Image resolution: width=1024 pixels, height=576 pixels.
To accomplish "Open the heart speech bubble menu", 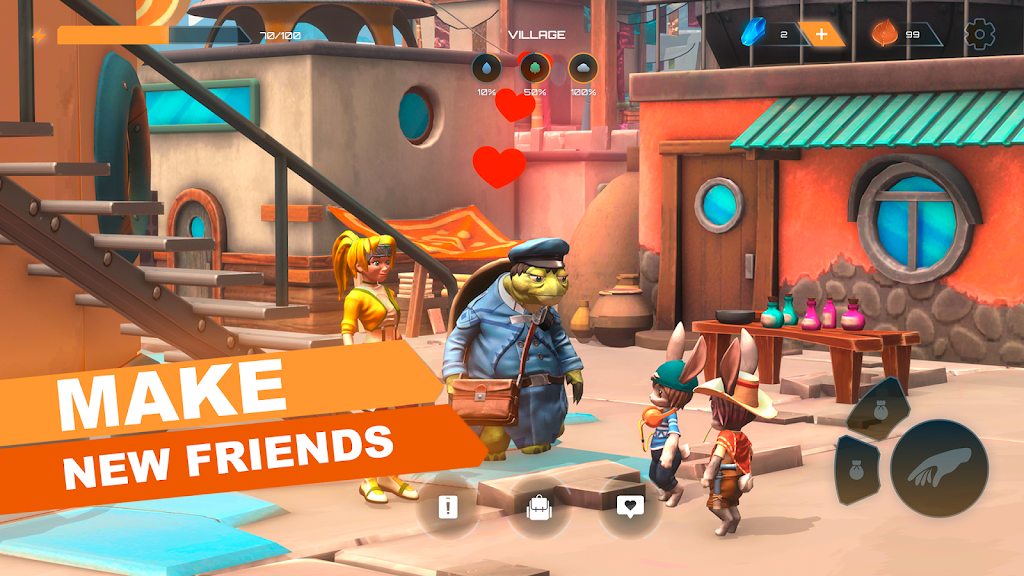I will click(630, 507).
